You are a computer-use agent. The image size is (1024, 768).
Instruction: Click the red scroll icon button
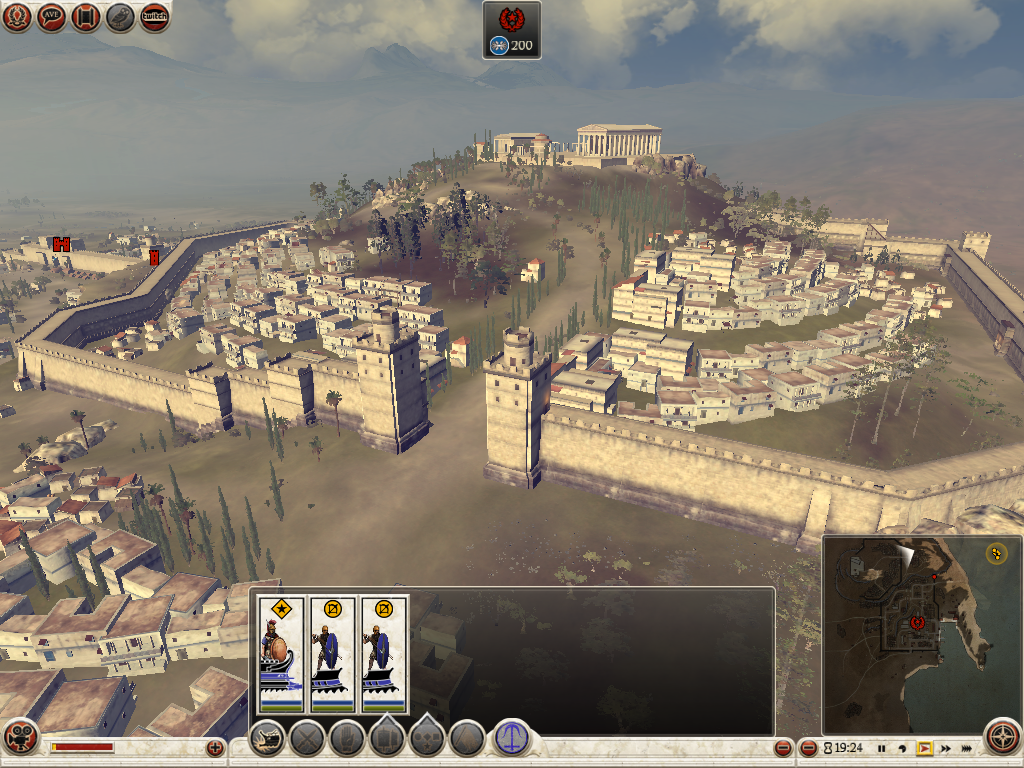[86, 17]
